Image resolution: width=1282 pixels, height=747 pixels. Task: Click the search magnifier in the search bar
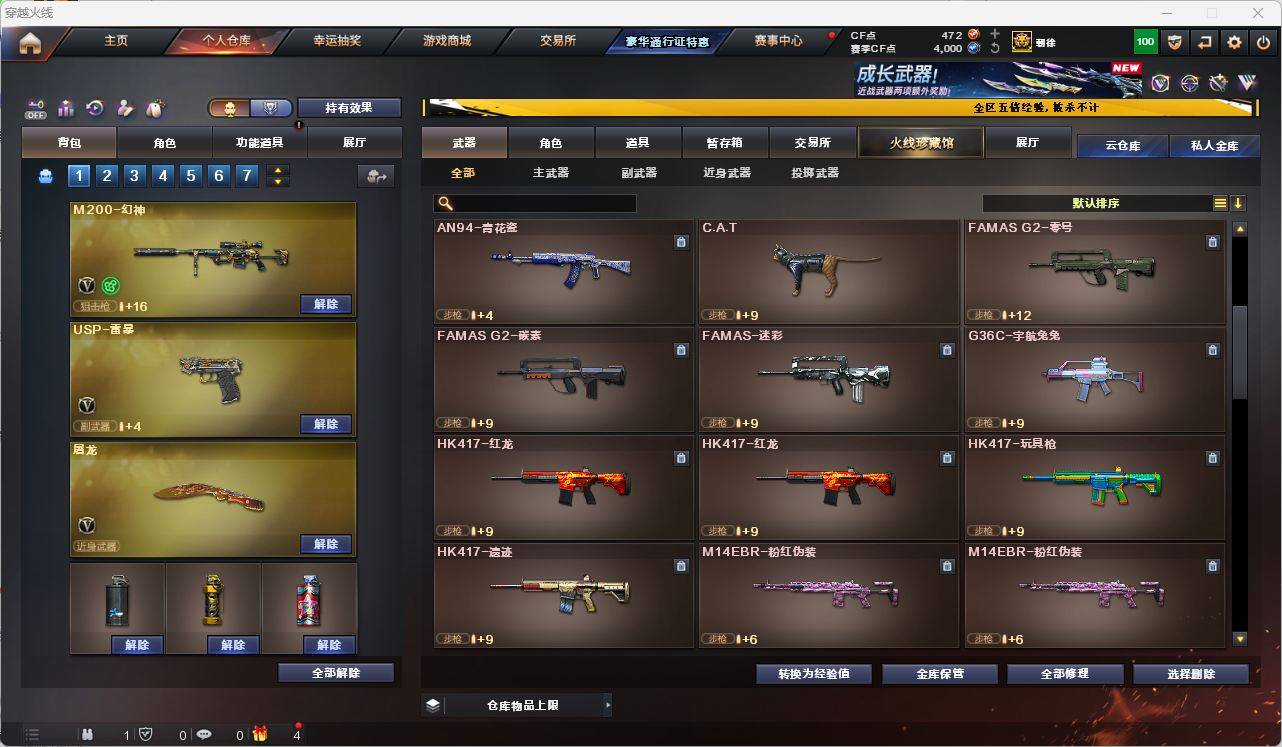(x=444, y=203)
